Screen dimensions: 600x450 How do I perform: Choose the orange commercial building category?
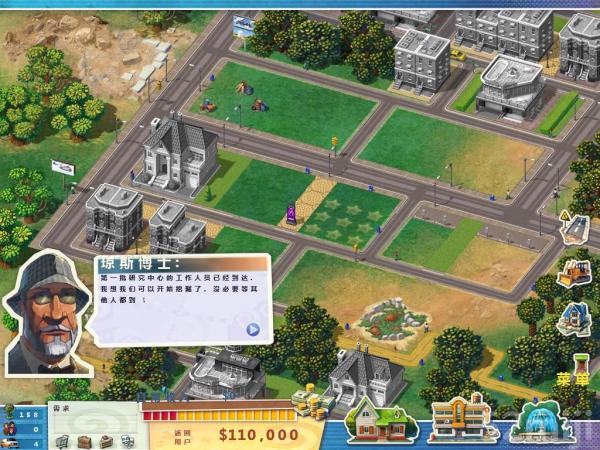coord(457,419)
